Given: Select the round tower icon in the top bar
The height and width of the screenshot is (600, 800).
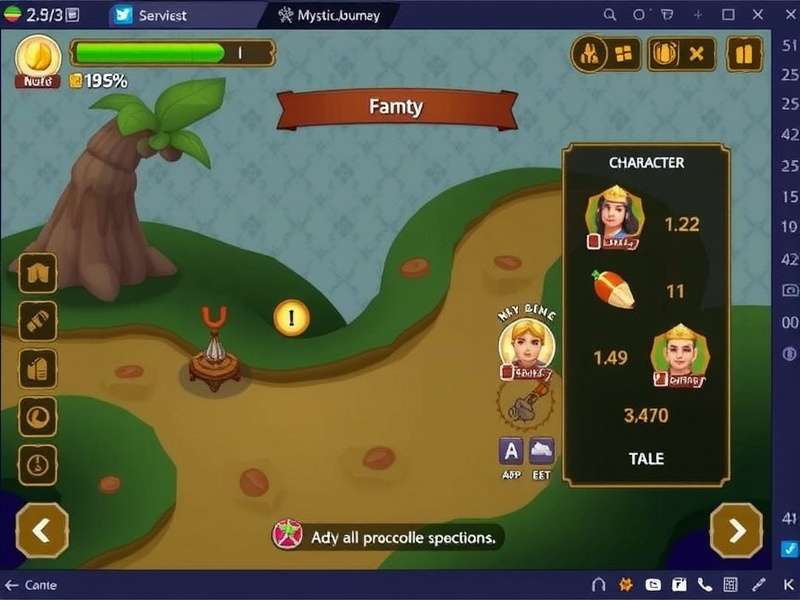Looking at the screenshot, I should 590,54.
